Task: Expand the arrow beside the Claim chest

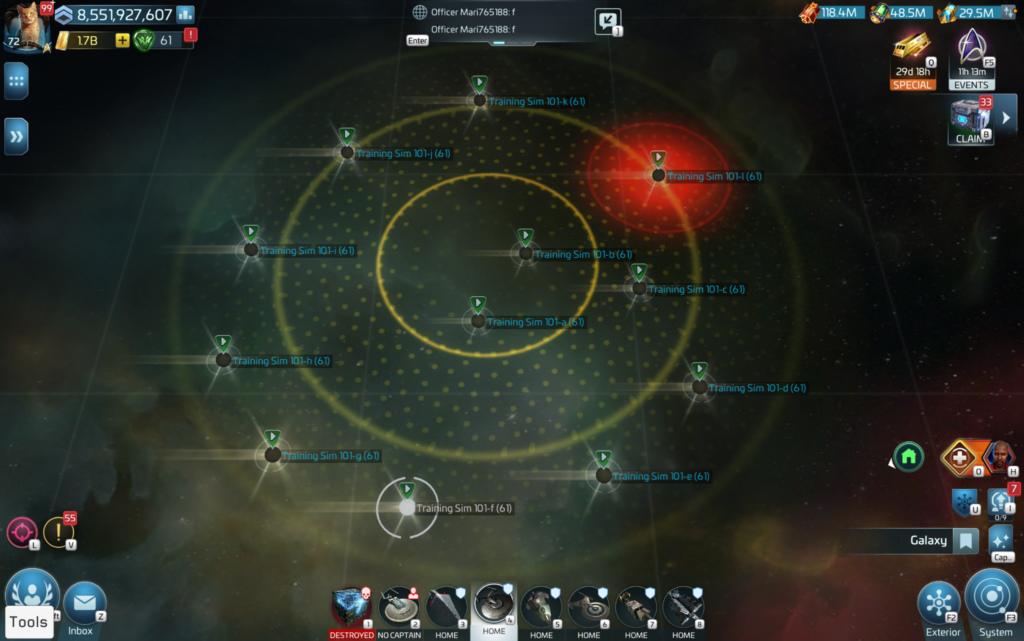Action: coord(1006,118)
